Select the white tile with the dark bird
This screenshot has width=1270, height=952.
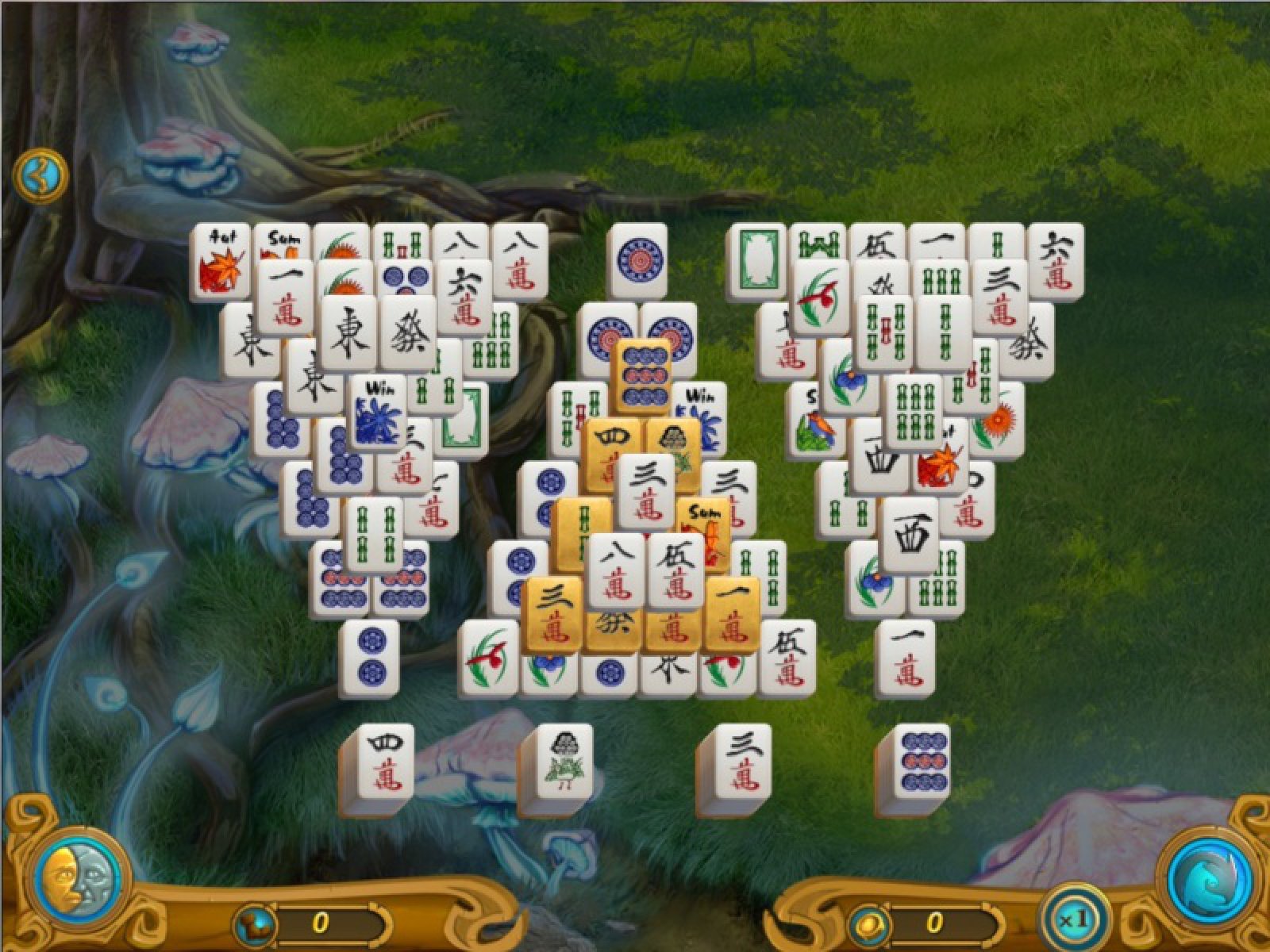click(564, 762)
